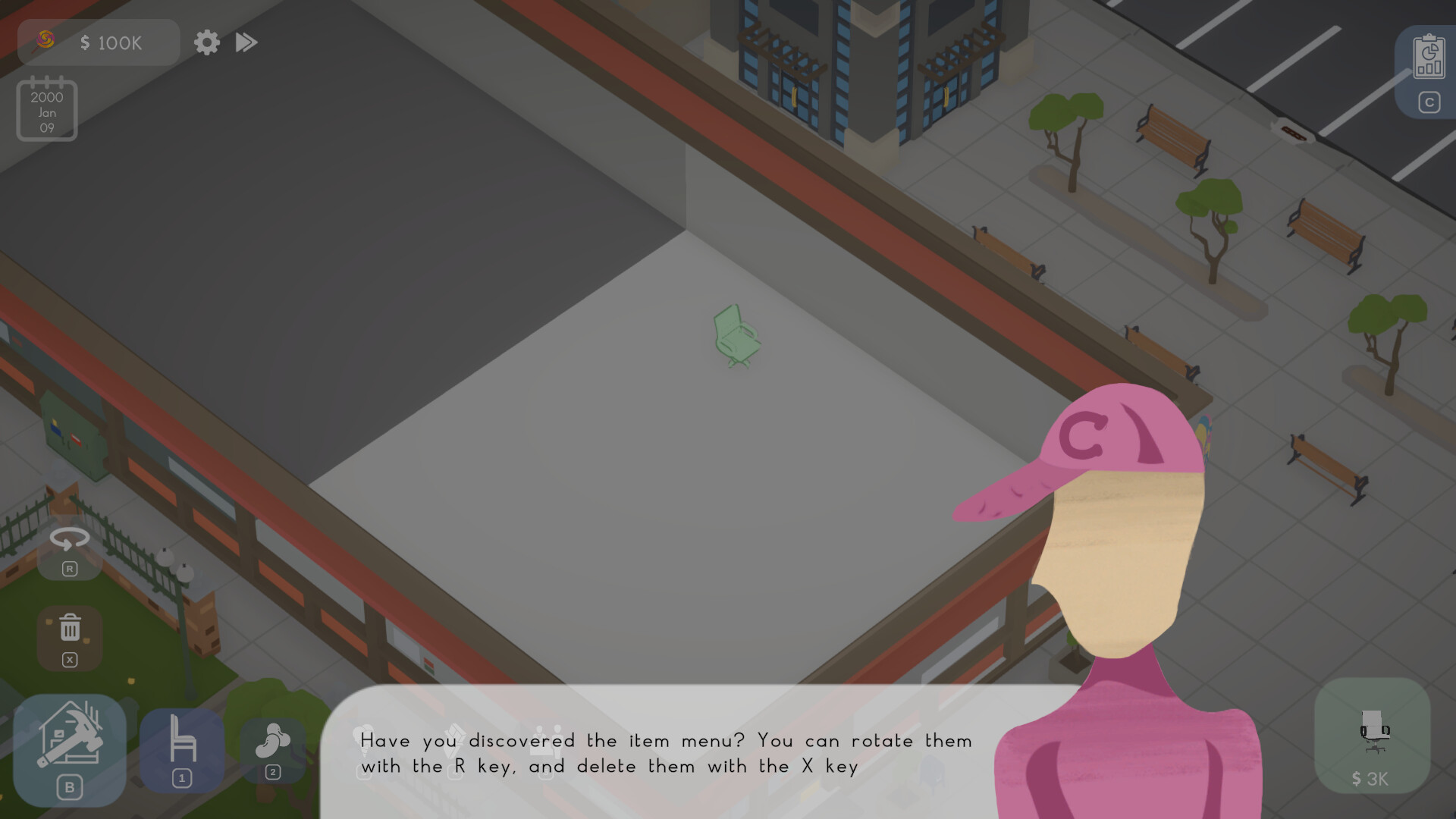This screenshot has height=819, width=1456.
Task: Click the B shortcut badge on the build icon
Action: pos(71,787)
